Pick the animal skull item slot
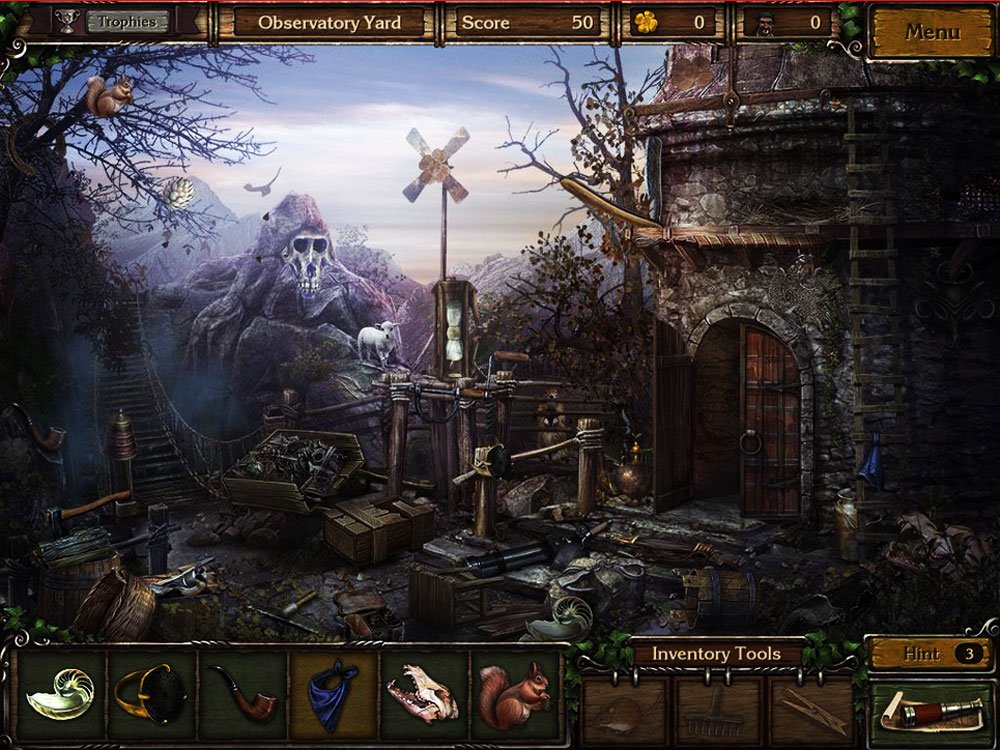Image resolution: width=1000 pixels, height=750 pixels. click(x=424, y=694)
